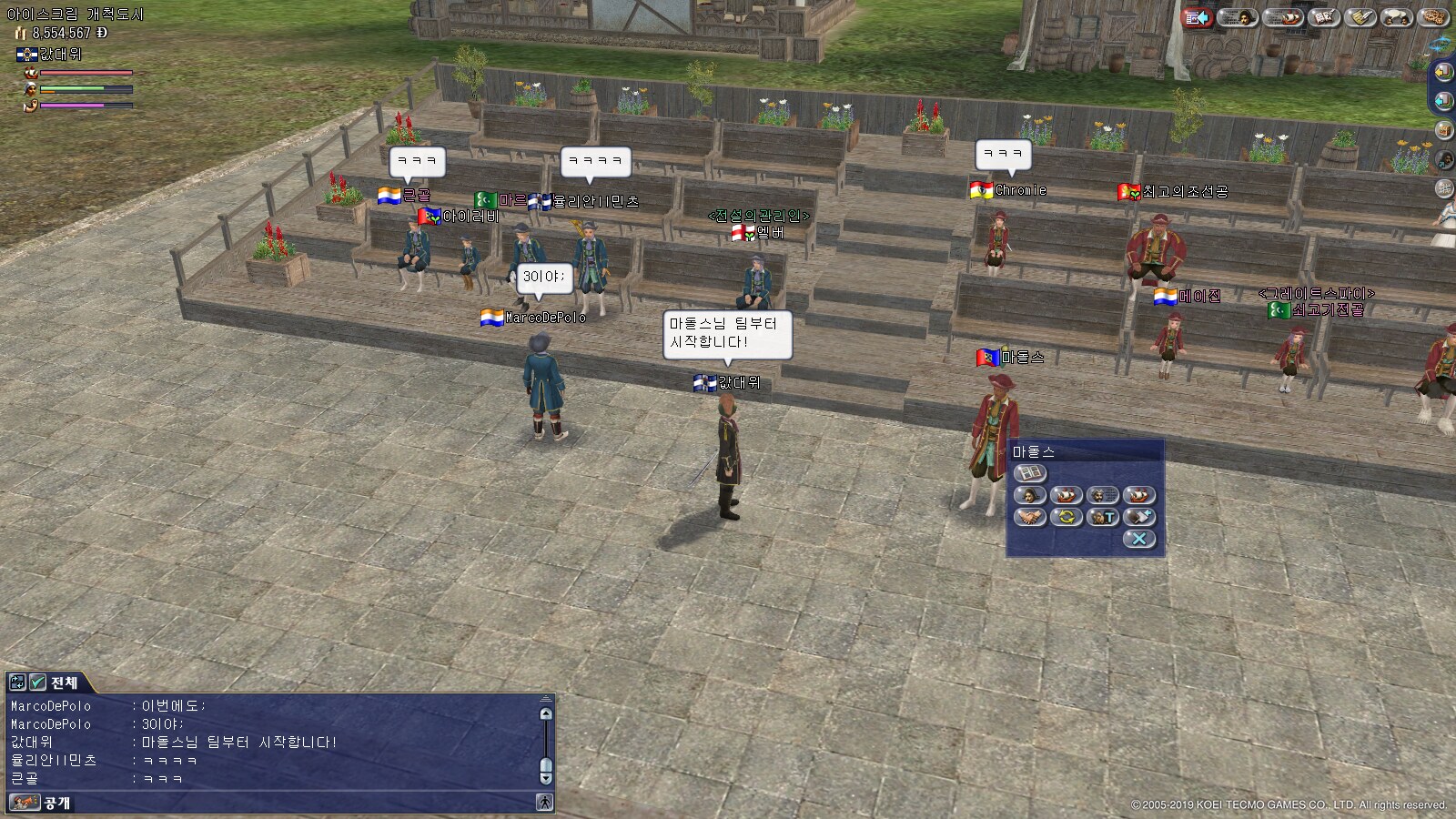The height and width of the screenshot is (819, 1456).
Task: Click the bearded face with text list icon
Action: (x=1103, y=495)
